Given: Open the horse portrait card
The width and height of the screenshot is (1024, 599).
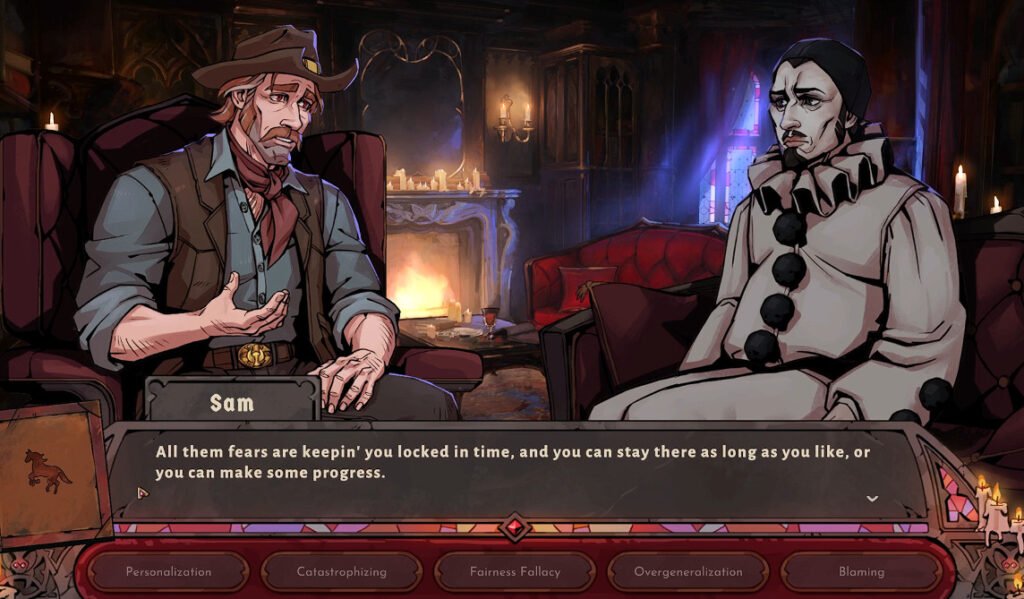Looking at the screenshot, I should click(50, 472).
